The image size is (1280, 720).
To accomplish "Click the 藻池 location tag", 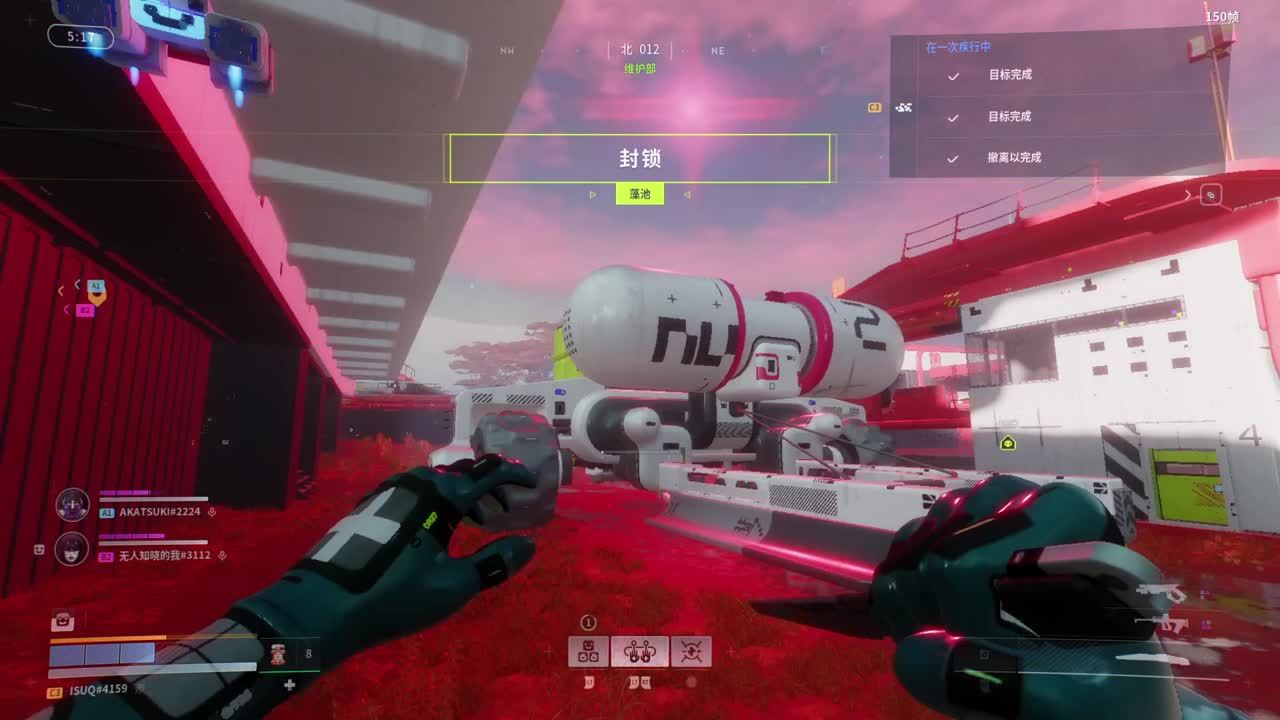I will (x=640, y=194).
